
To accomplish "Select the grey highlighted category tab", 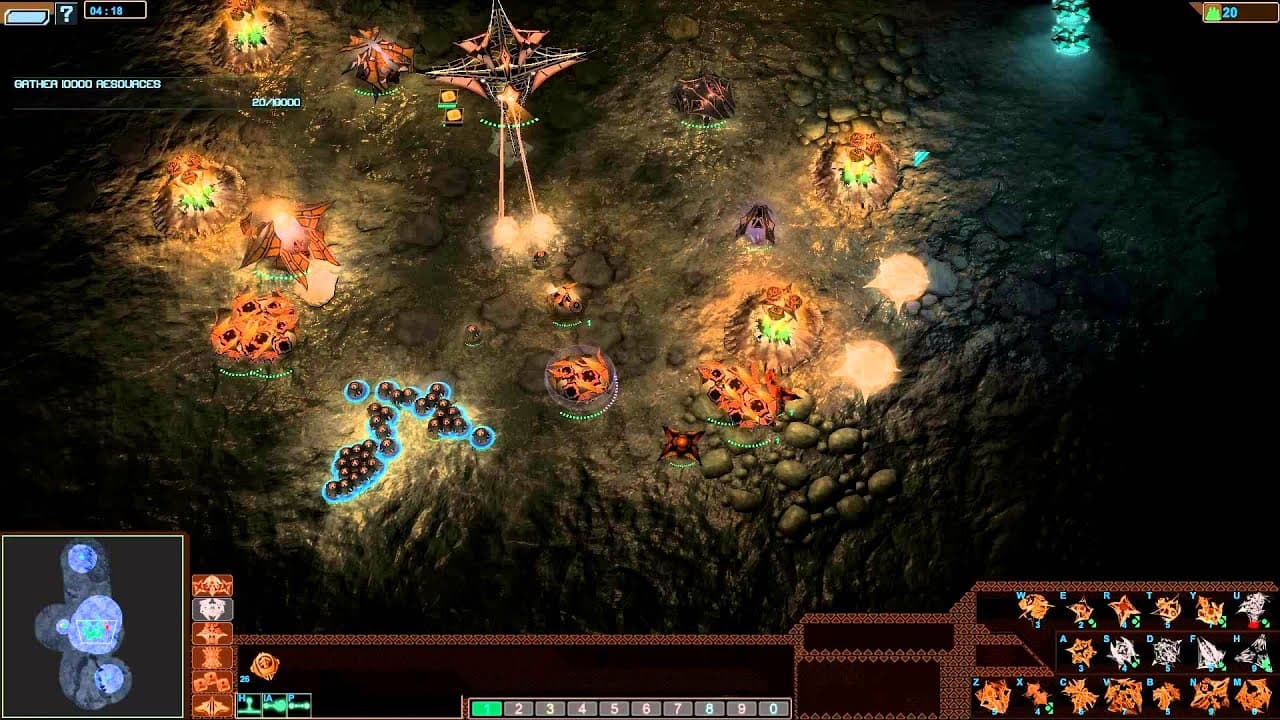I will point(212,610).
